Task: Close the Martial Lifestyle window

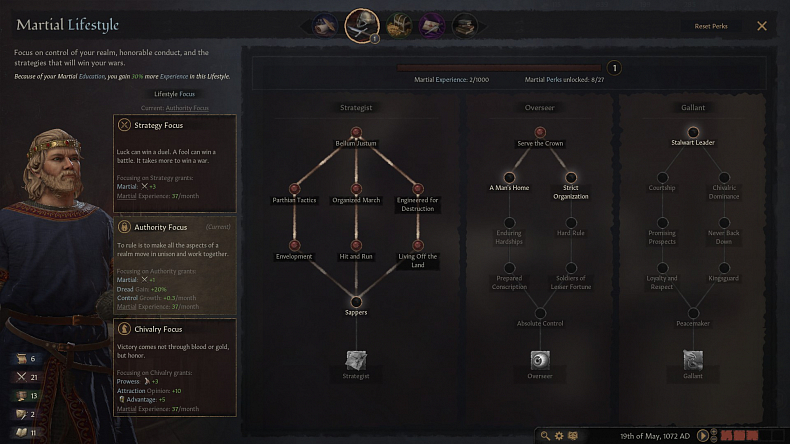Action: pos(762,26)
